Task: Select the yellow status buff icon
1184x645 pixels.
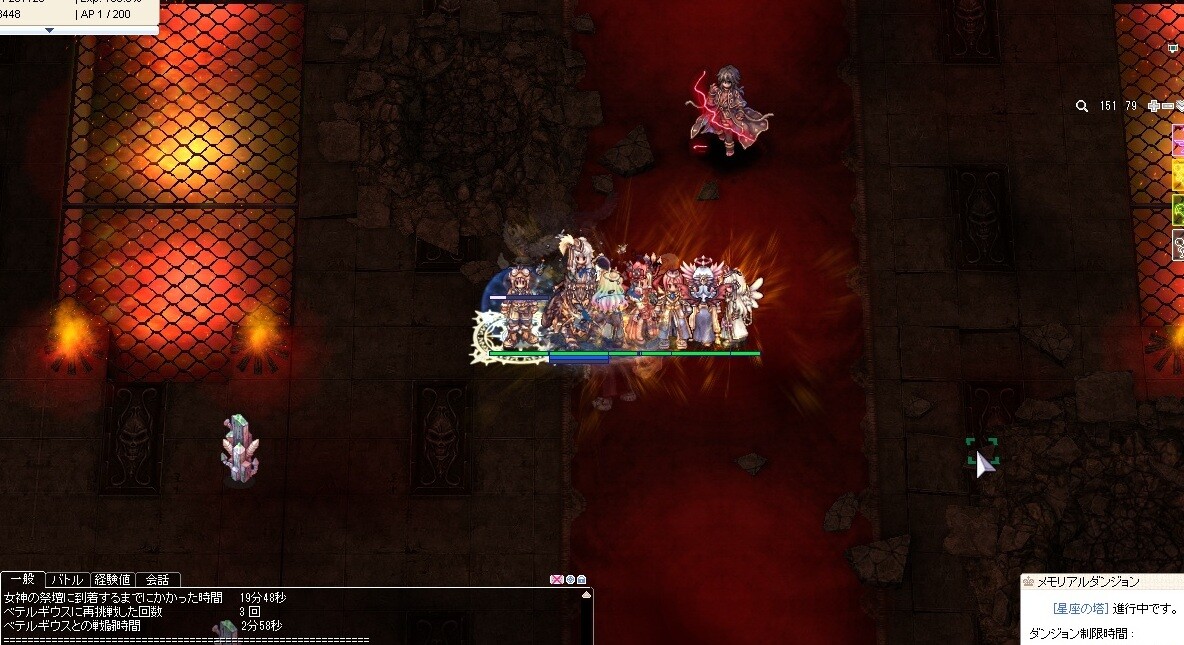Action: 1178,175
